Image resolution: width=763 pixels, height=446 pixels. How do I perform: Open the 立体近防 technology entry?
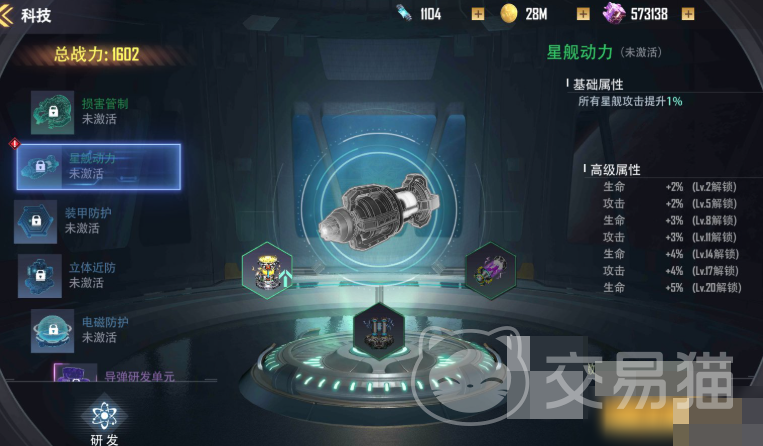click(x=85, y=275)
